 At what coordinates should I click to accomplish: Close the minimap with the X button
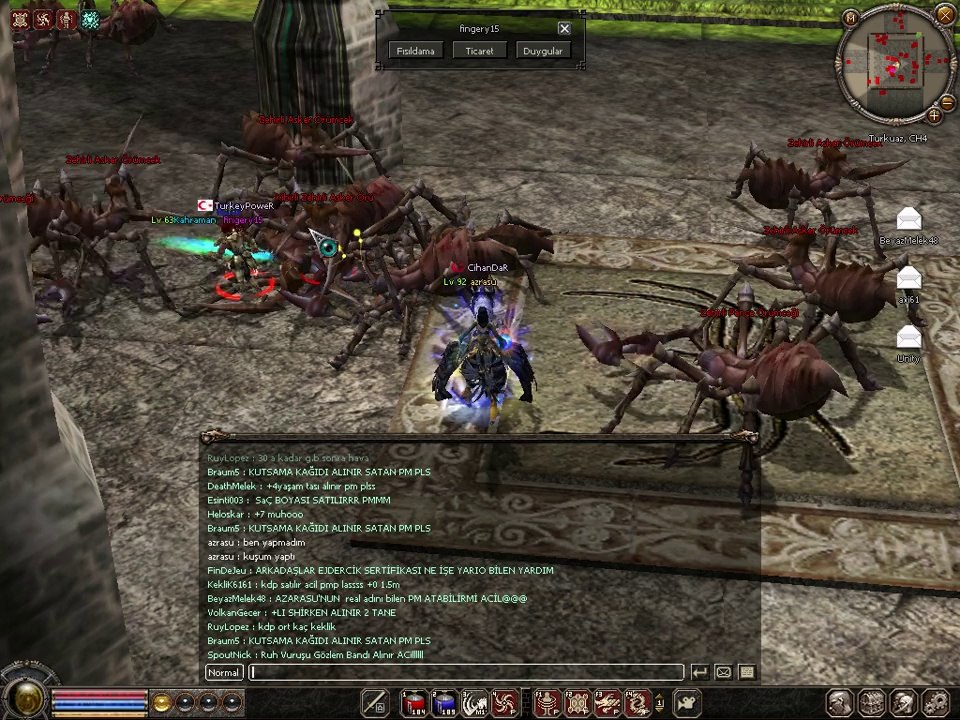945,13
